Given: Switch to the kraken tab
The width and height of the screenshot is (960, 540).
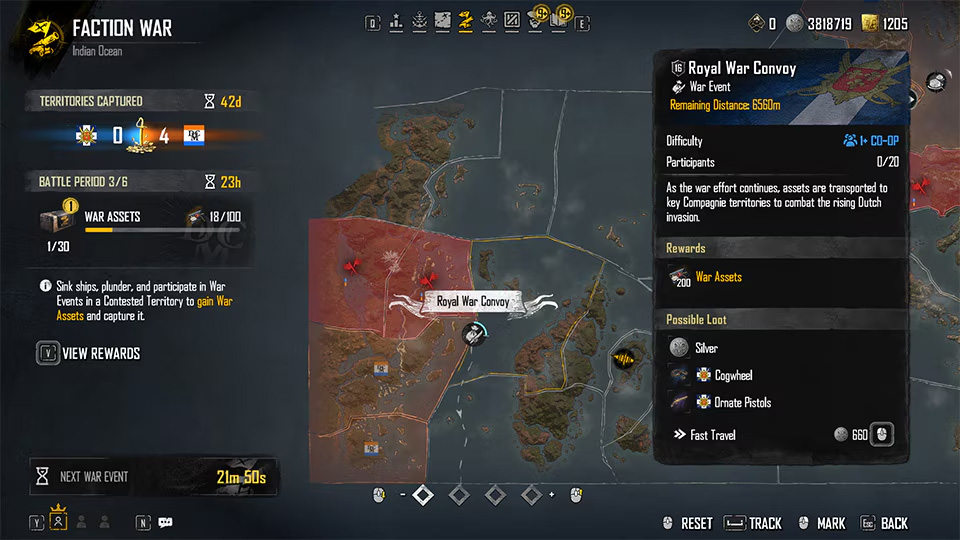Looking at the screenshot, I should (489, 19).
